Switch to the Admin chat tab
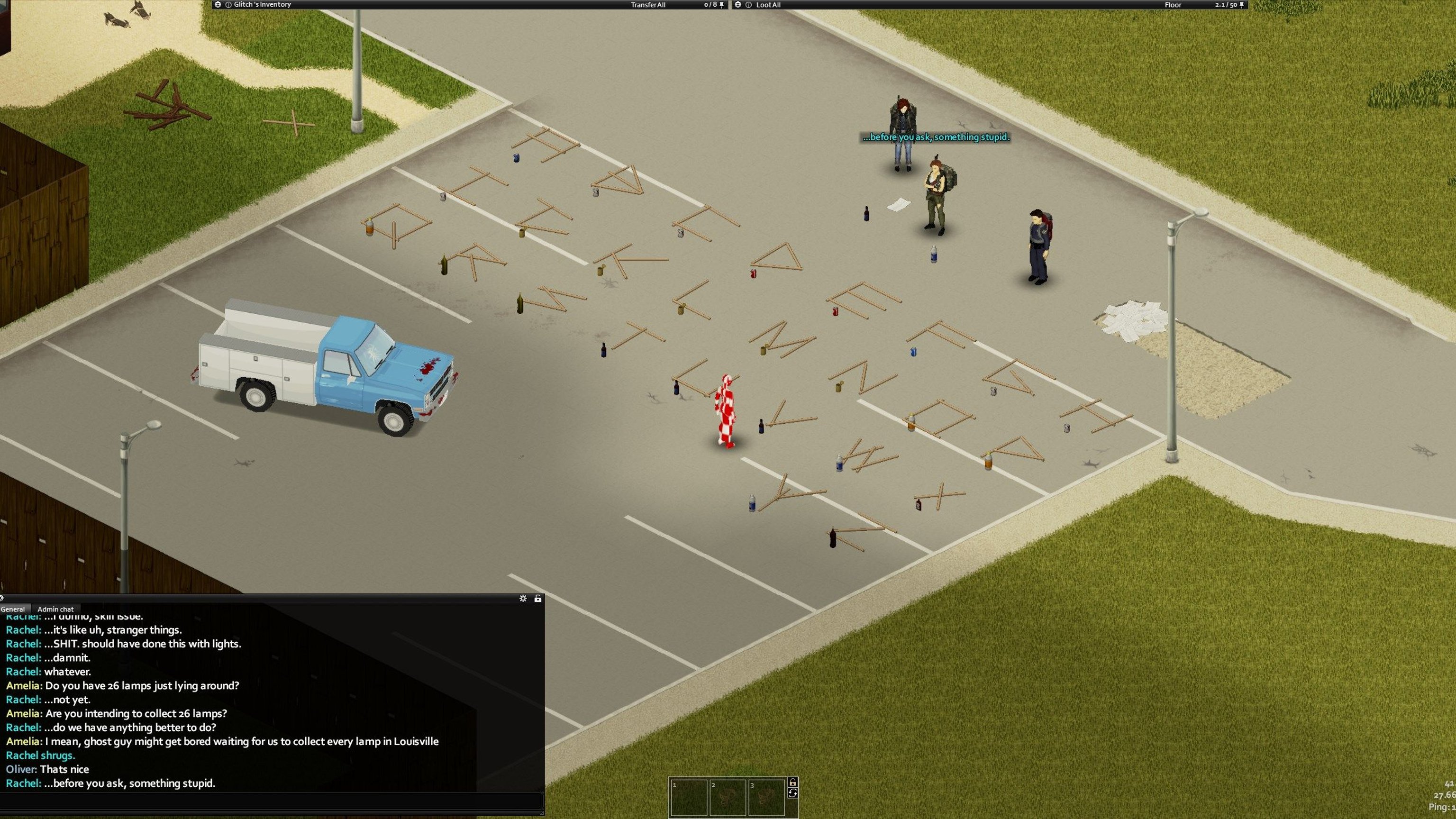1456x819 pixels. (x=55, y=610)
